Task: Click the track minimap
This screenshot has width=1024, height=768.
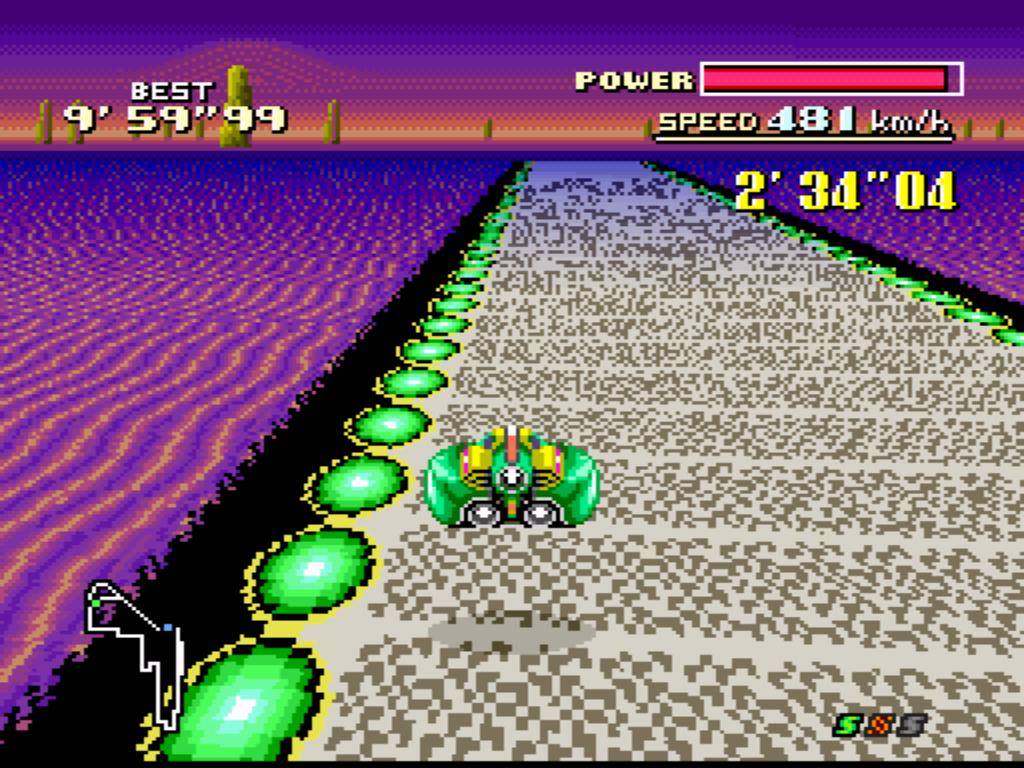Action: pyautogui.click(x=136, y=650)
